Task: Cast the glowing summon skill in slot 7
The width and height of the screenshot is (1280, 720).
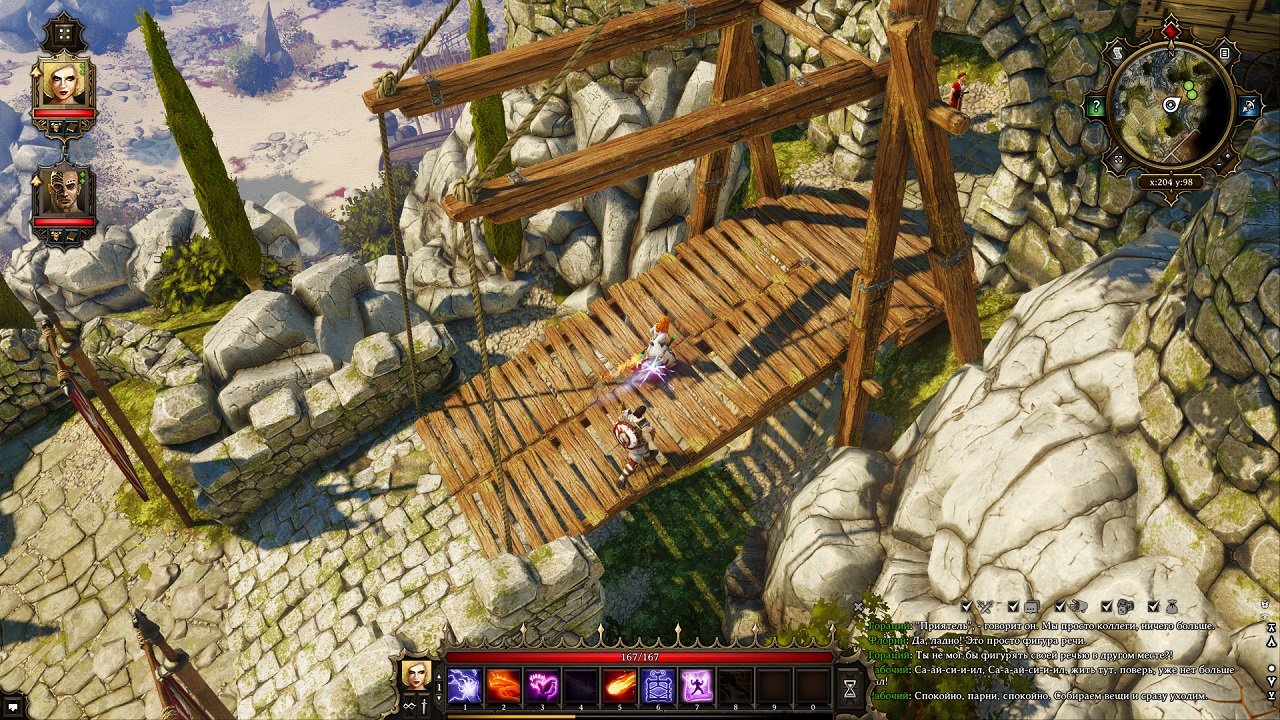Action: (x=698, y=686)
